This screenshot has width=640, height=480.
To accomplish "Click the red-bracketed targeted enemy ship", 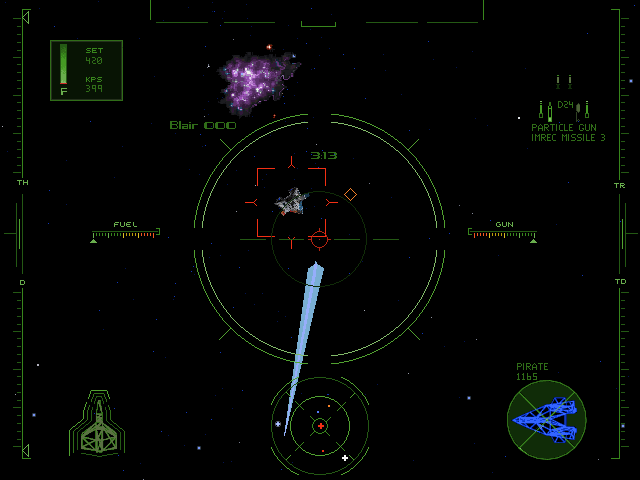I will (x=291, y=202).
